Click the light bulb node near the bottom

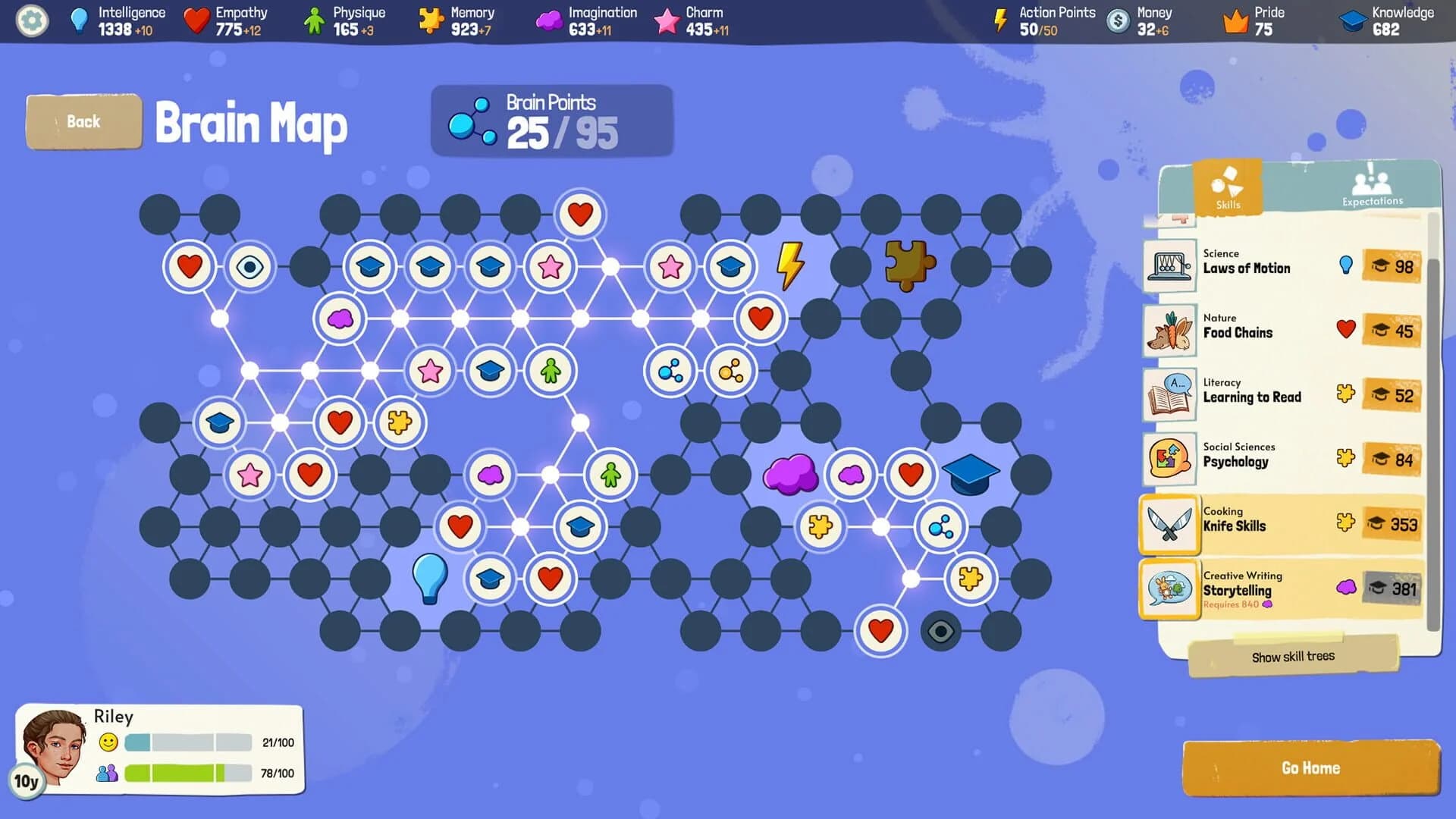(x=429, y=578)
